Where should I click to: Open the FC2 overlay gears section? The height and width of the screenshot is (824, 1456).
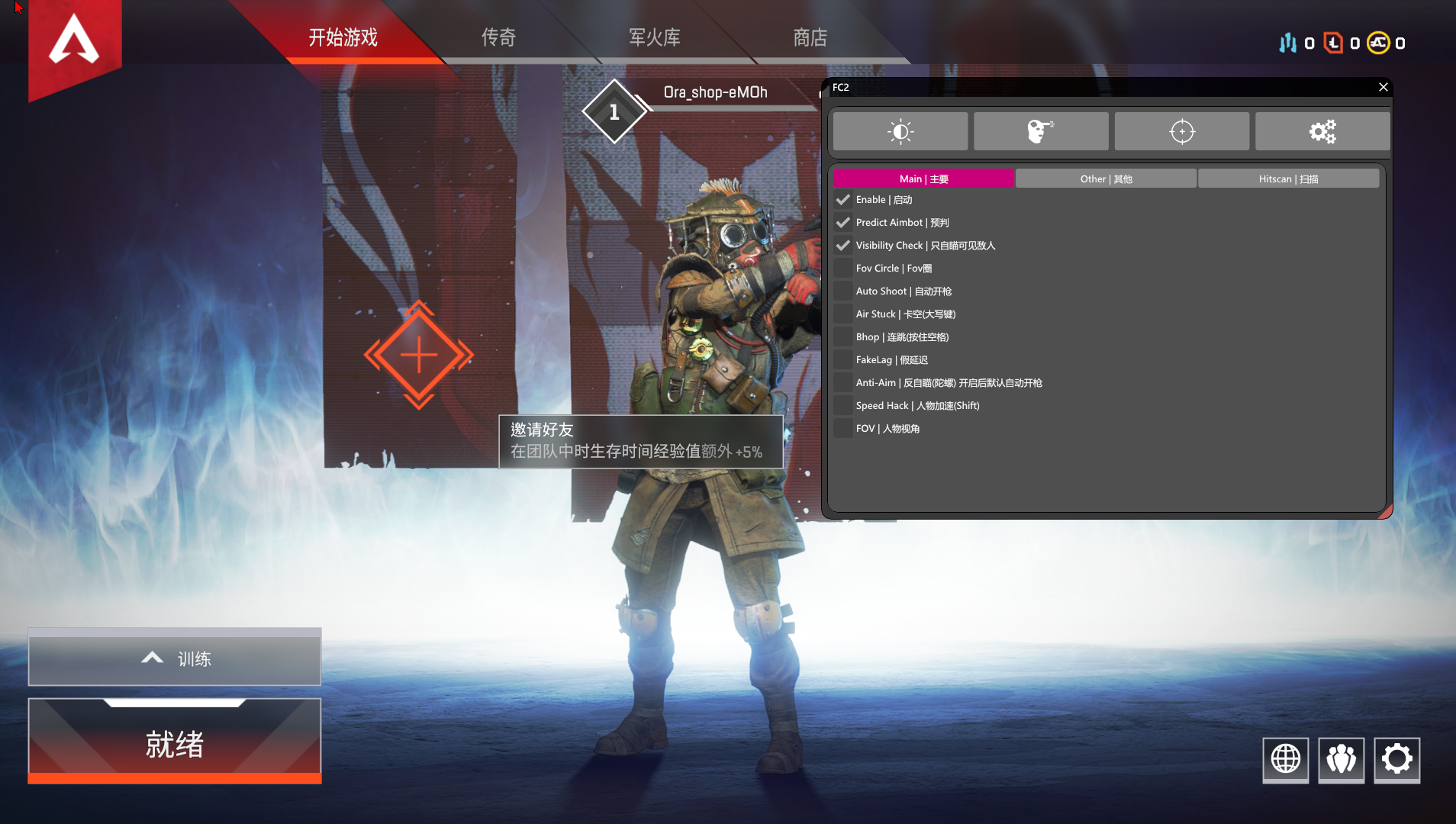click(1322, 131)
